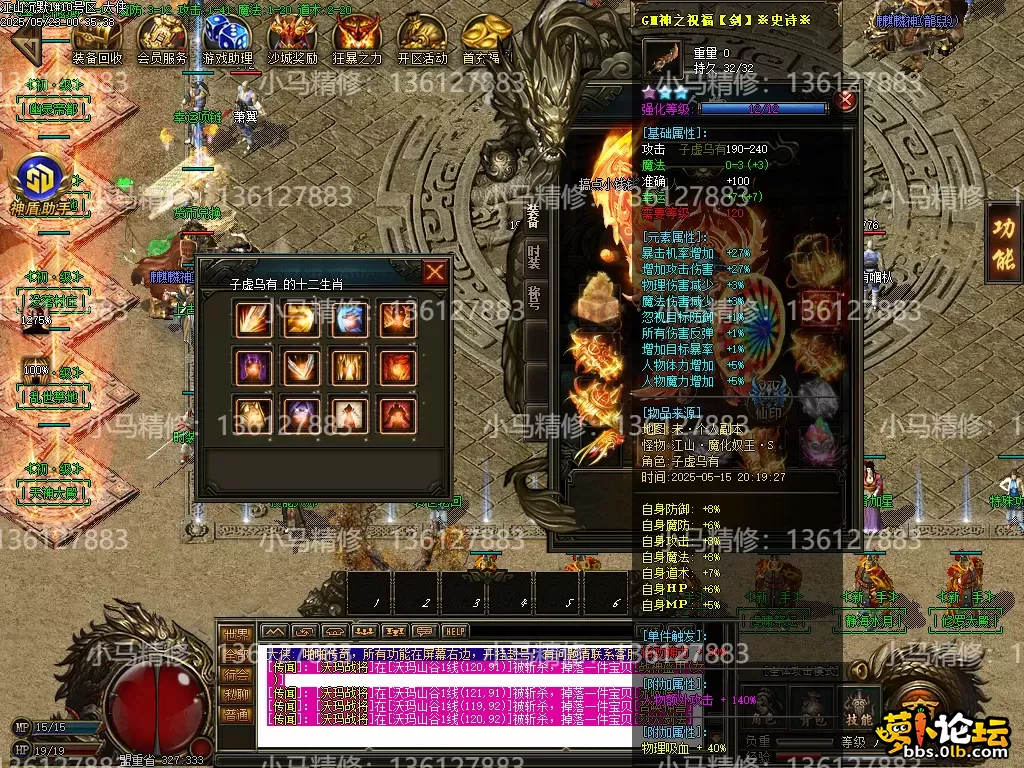The image size is (1024, 768).
Task: Click the HELP button above chat
Action: tap(455, 631)
